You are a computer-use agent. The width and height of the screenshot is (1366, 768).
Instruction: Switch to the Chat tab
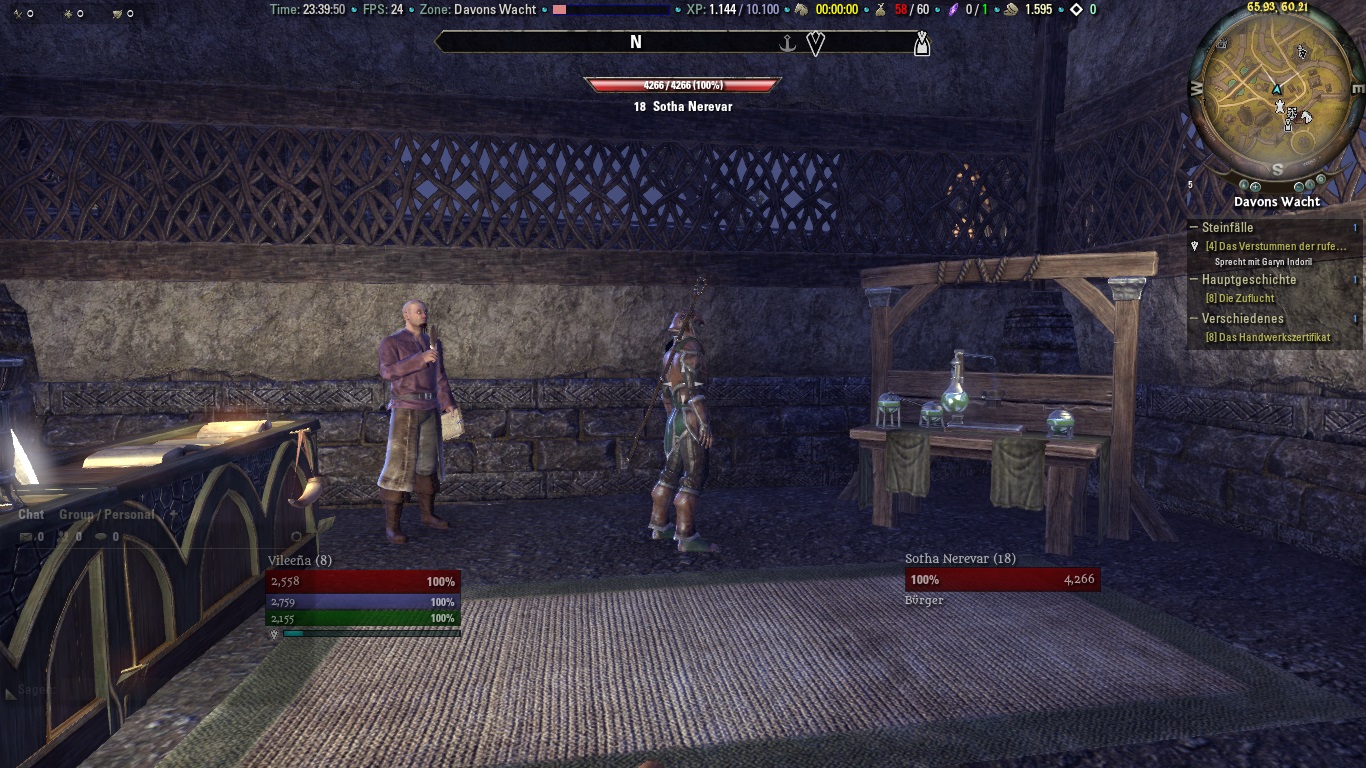tap(31, 514)
